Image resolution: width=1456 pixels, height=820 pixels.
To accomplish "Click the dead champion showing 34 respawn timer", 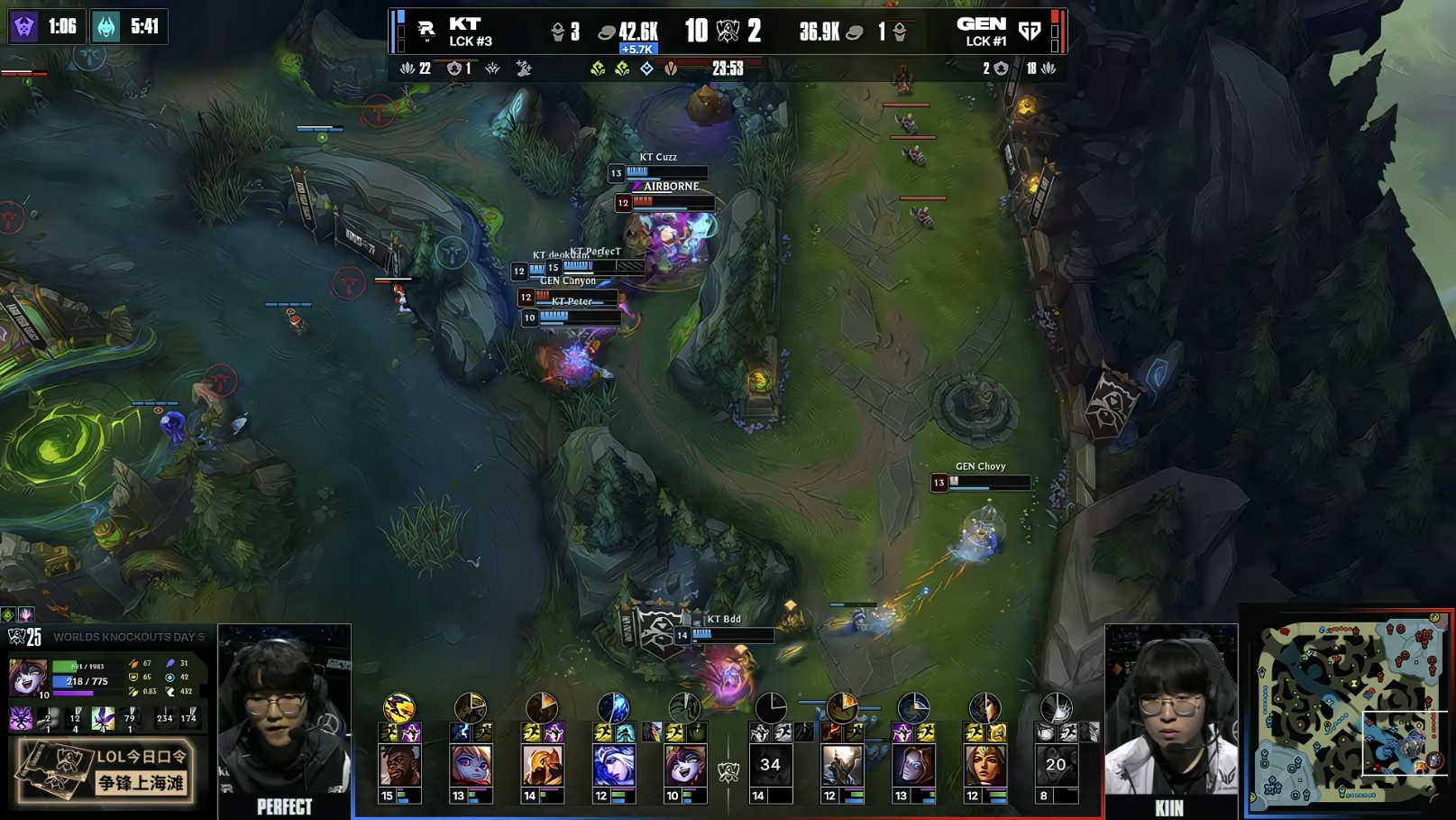I will (770, 765).
